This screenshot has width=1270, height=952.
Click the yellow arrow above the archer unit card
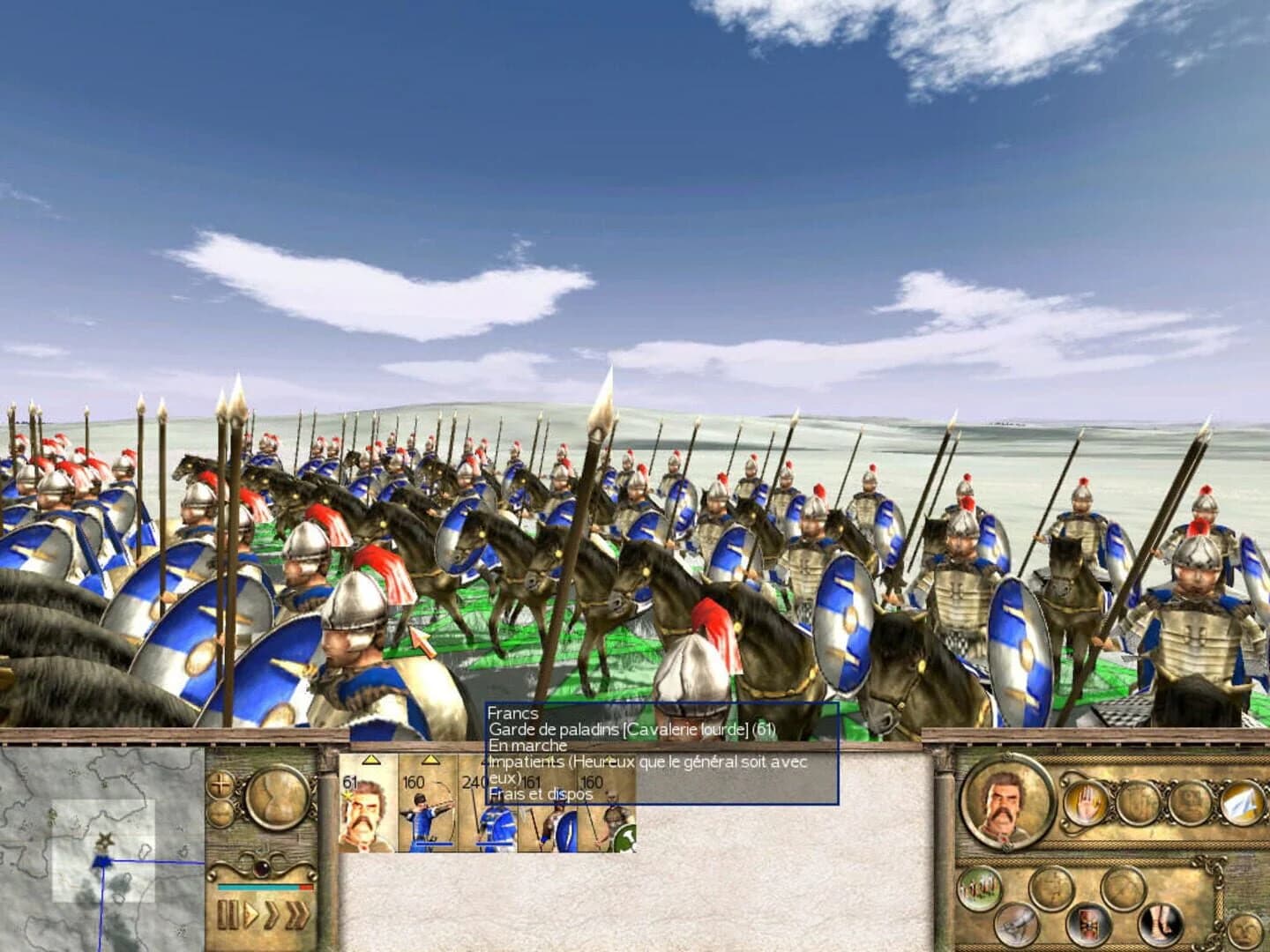pyautogui.click(x=431, y=761)
